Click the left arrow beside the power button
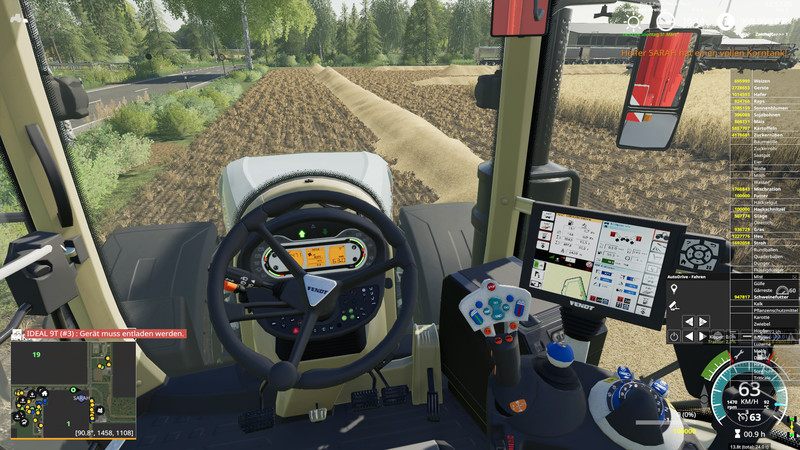 [690, 337]
